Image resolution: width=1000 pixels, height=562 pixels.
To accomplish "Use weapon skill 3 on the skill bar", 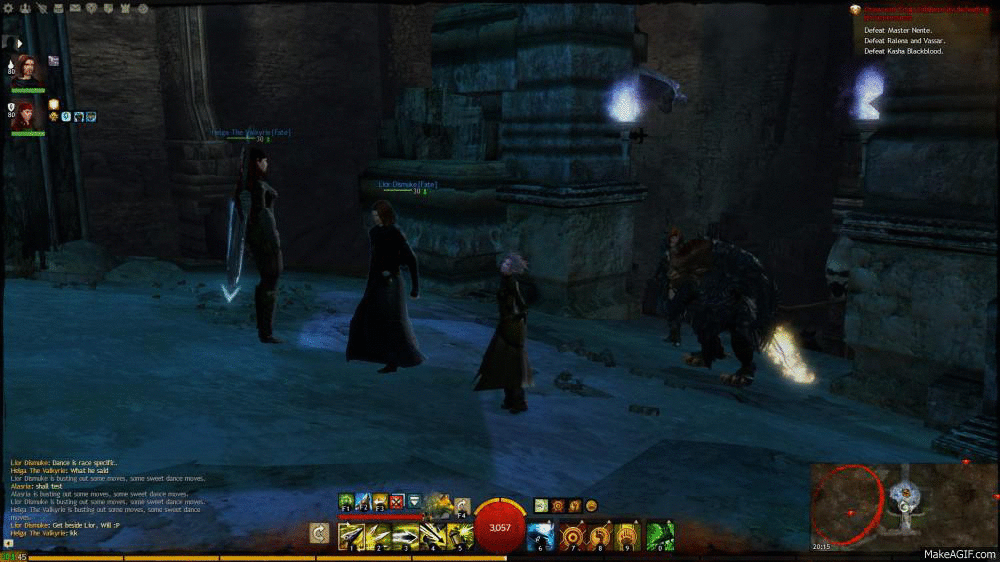I will pos(404,536).
